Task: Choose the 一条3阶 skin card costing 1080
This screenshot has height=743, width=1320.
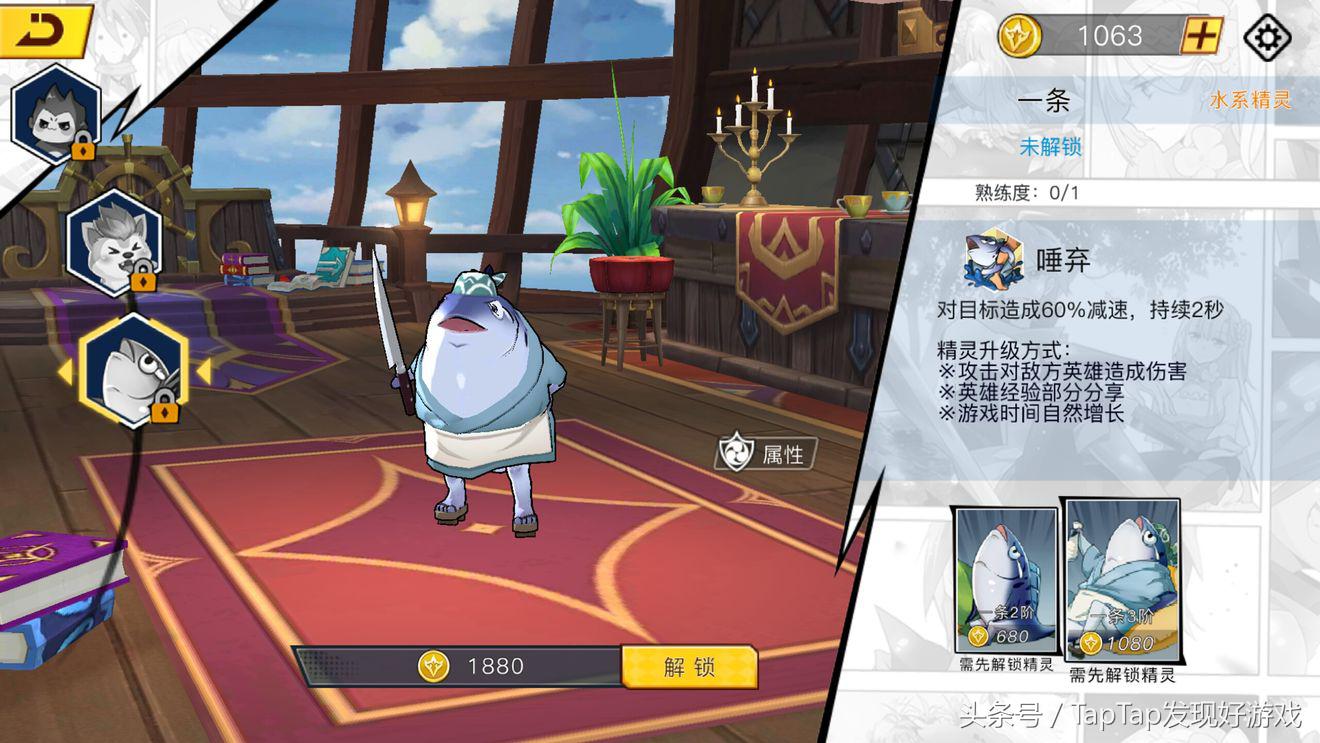Action: [x=1121, y=577]
